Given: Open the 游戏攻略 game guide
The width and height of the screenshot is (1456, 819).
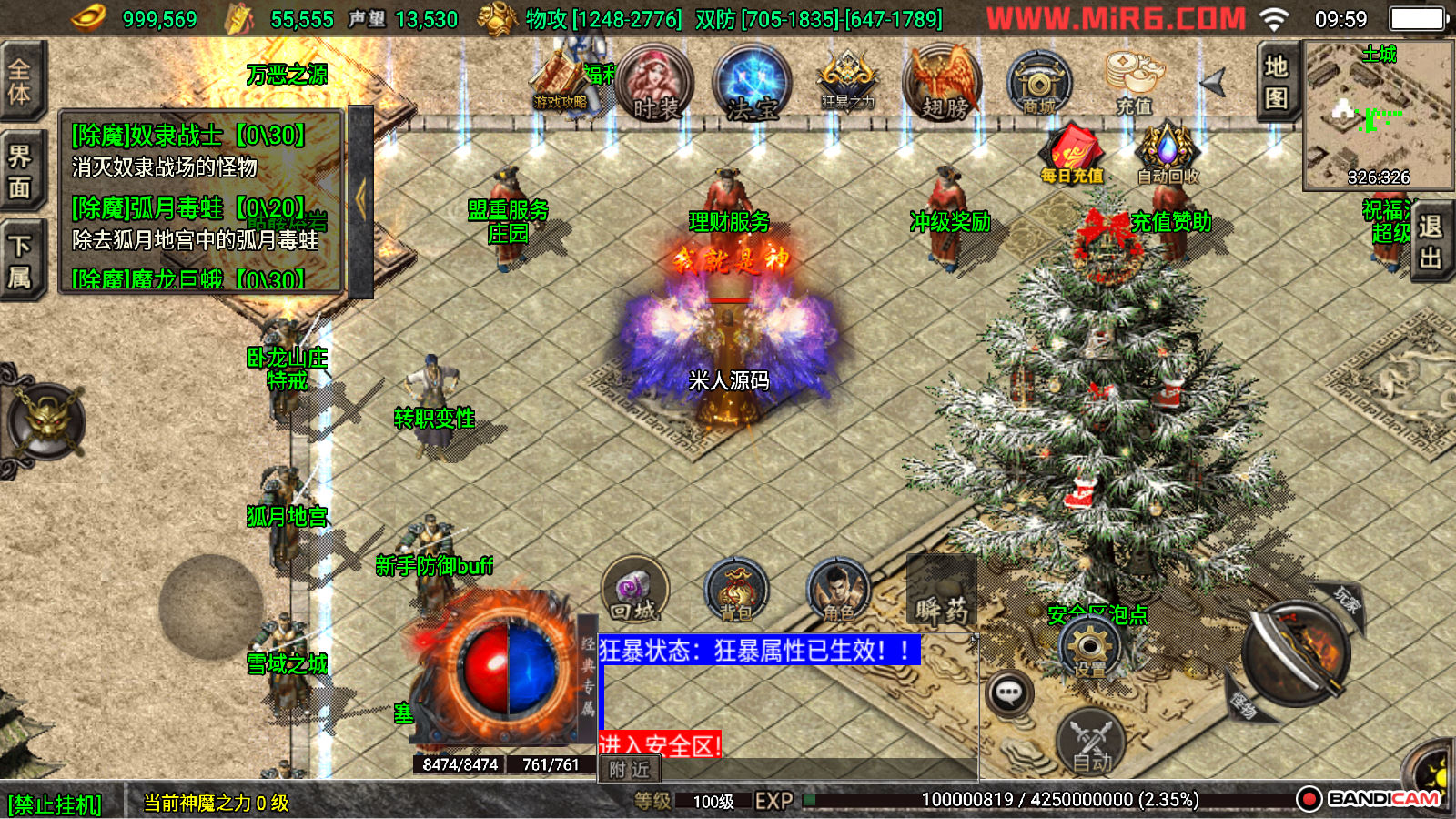Looking at the screenshot, I should pyautogui.click(x=561, y=84).
